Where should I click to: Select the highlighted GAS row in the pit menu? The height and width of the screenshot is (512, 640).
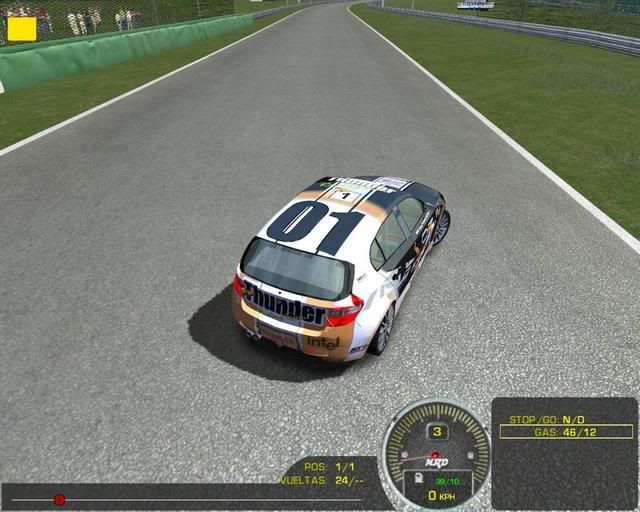coord(566,431)
